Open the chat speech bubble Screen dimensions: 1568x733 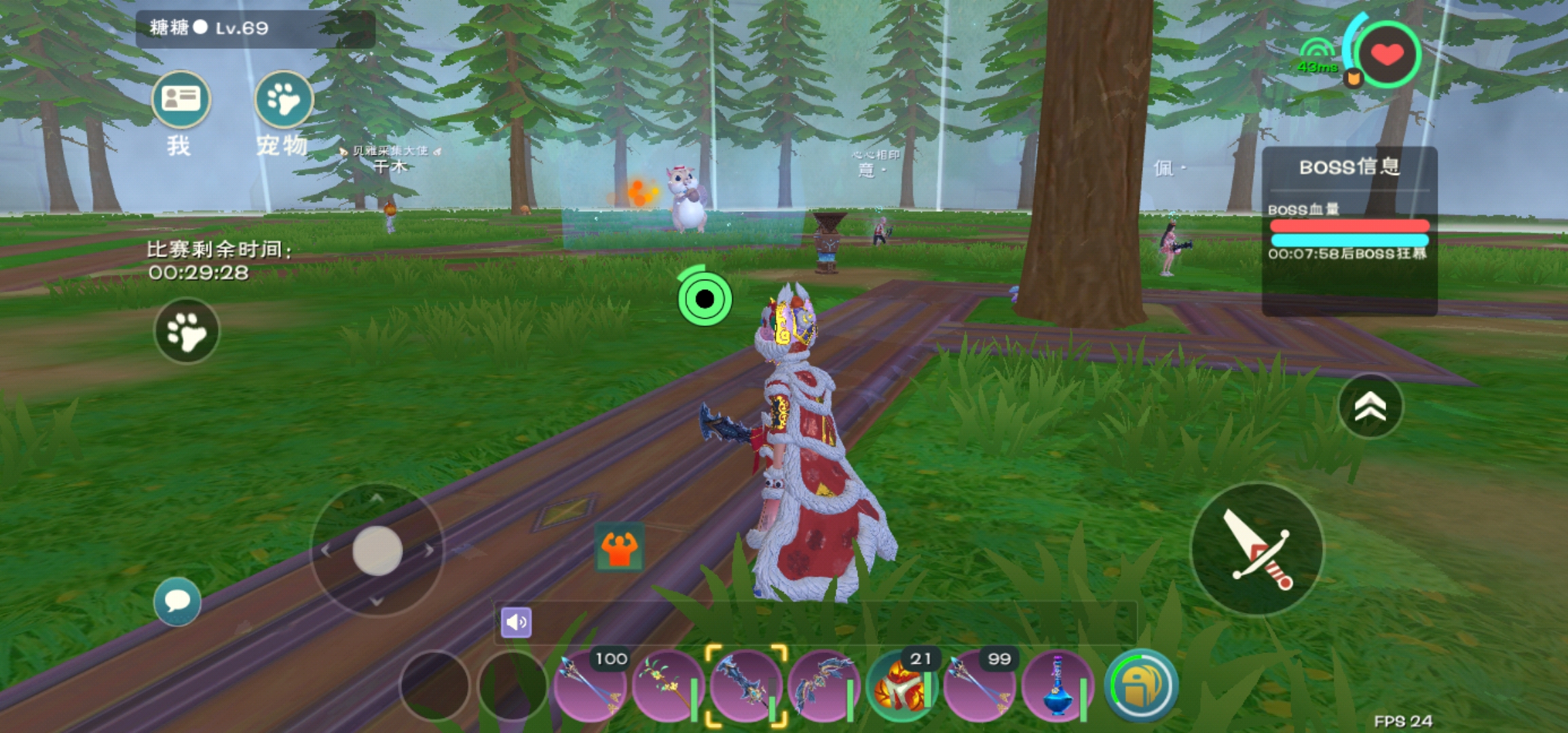177,601
